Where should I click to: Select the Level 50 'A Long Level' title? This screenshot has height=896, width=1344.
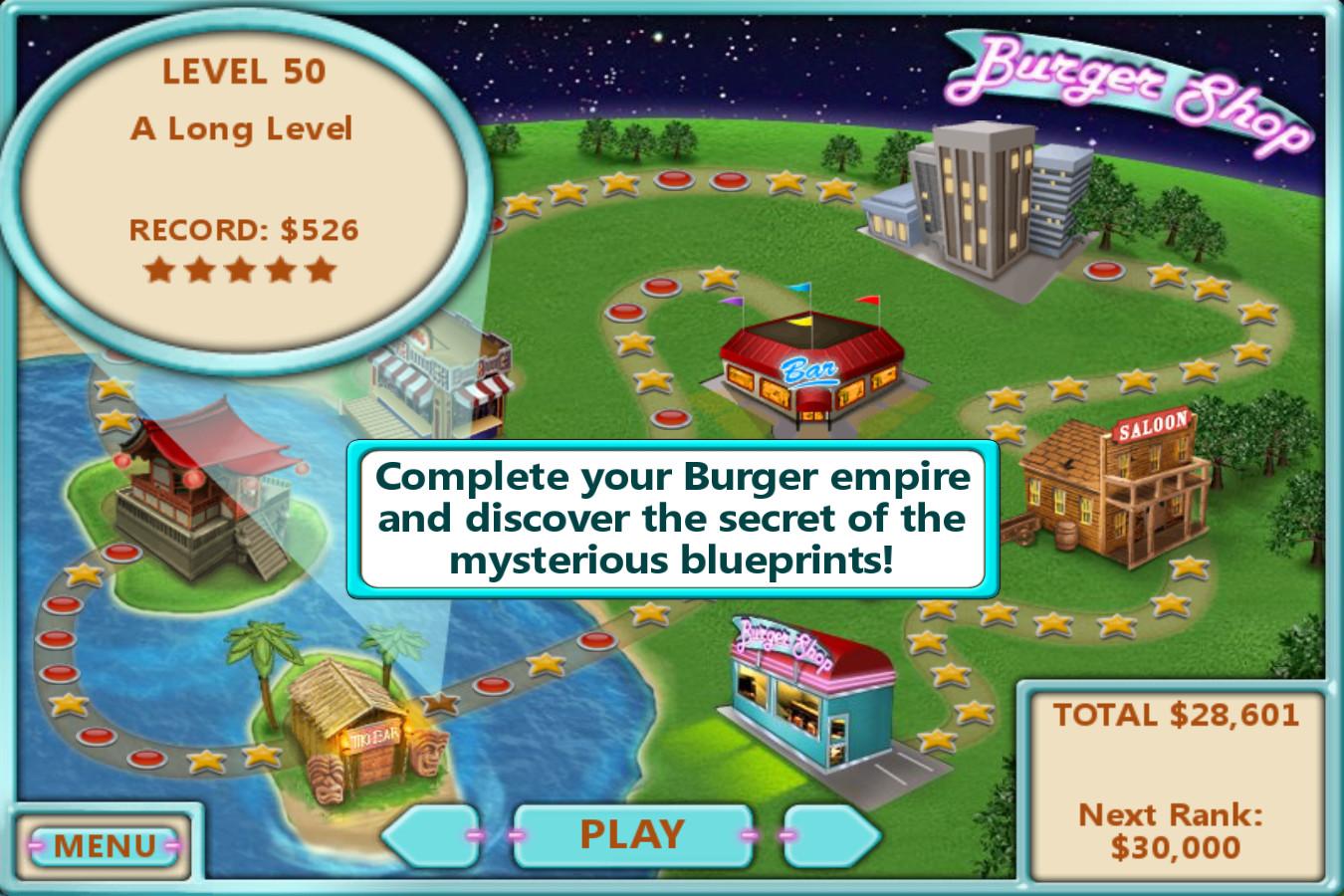click(x=242, y=127)
